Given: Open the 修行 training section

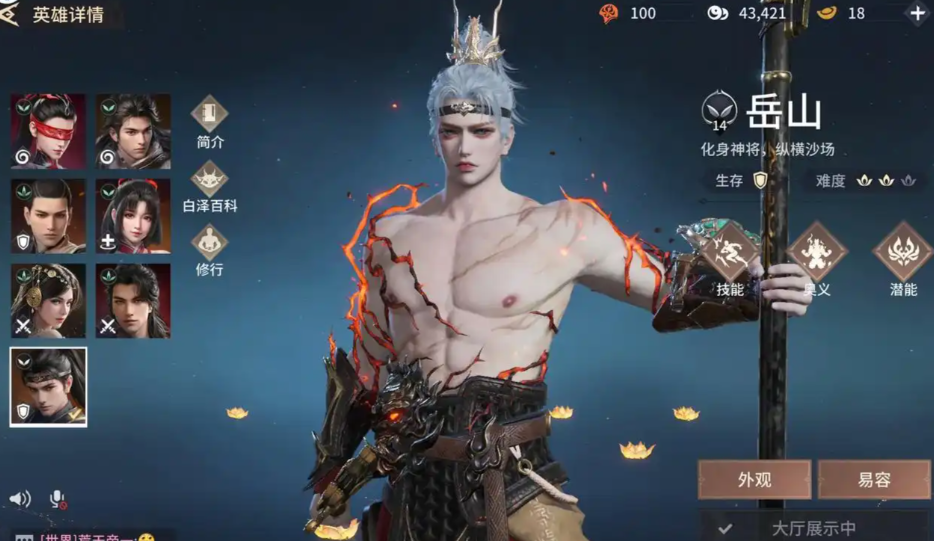Looking at the screenshot, I should pos(210,248).
